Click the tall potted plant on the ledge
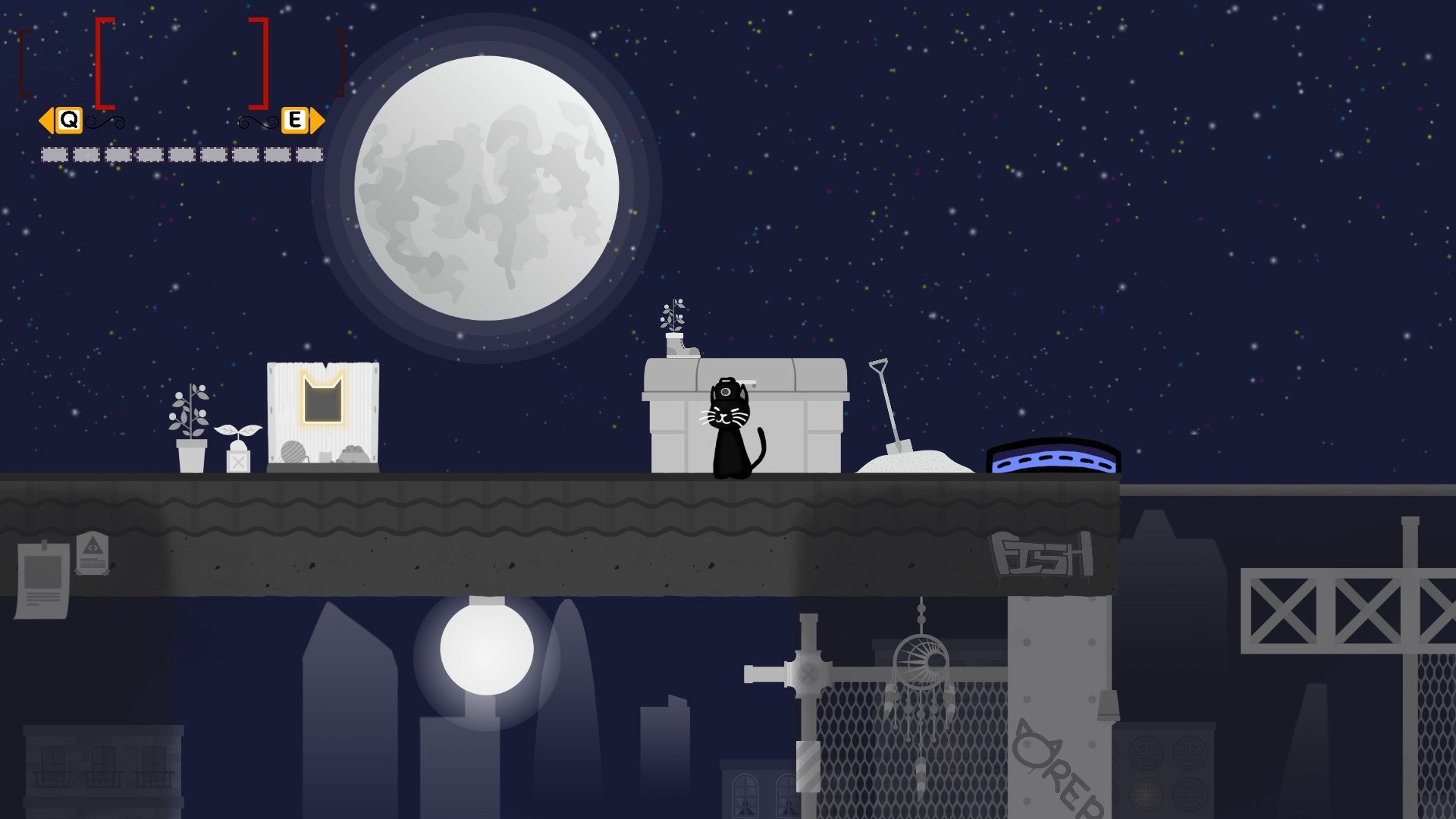This screenshot has height=819, width=1456. [191, 425]
